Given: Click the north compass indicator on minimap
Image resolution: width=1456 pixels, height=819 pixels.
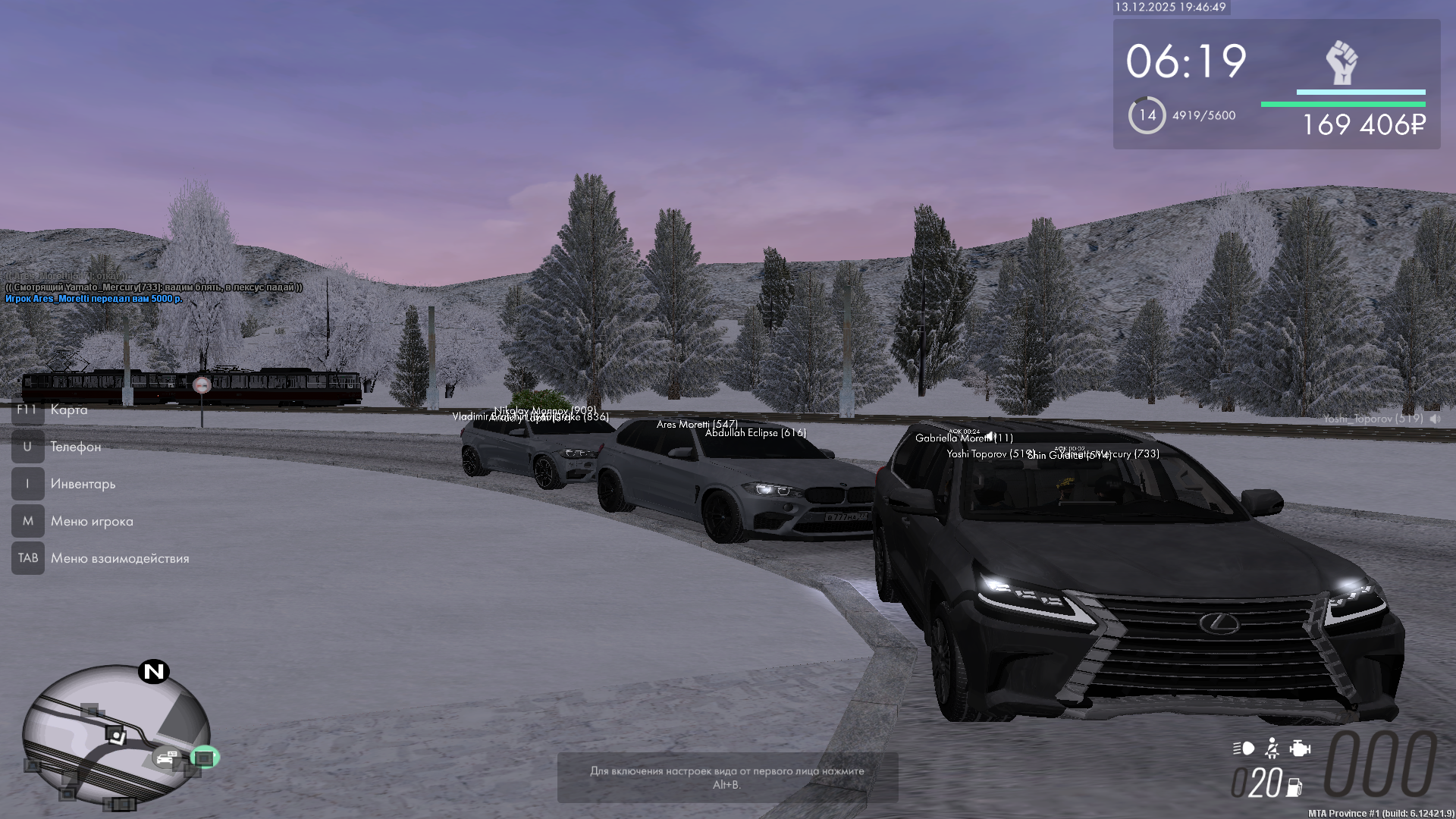Looking at the screenshot, I should tap(154, 671).
